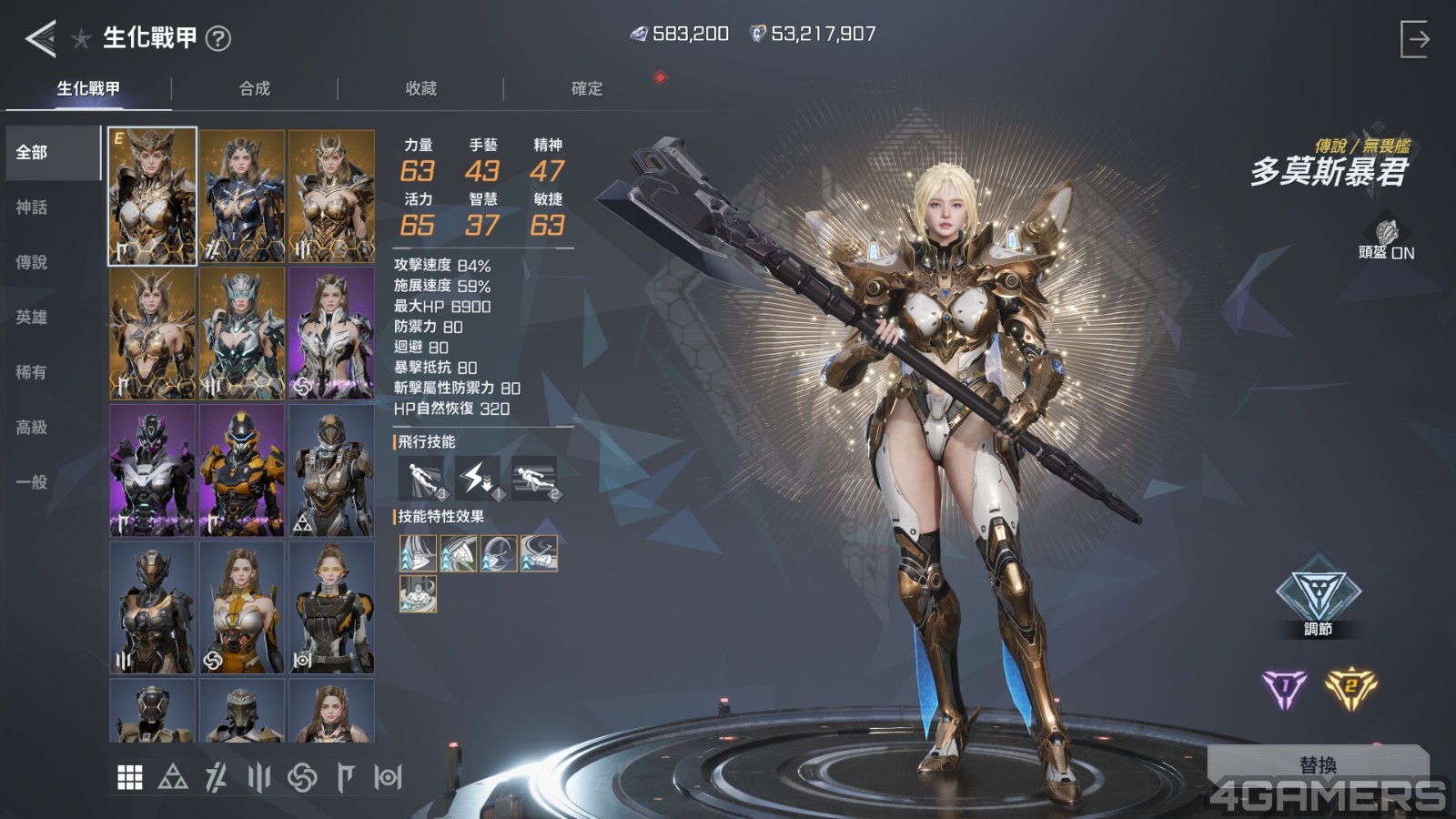Open the 確定 tab

(x=587, y=88)
